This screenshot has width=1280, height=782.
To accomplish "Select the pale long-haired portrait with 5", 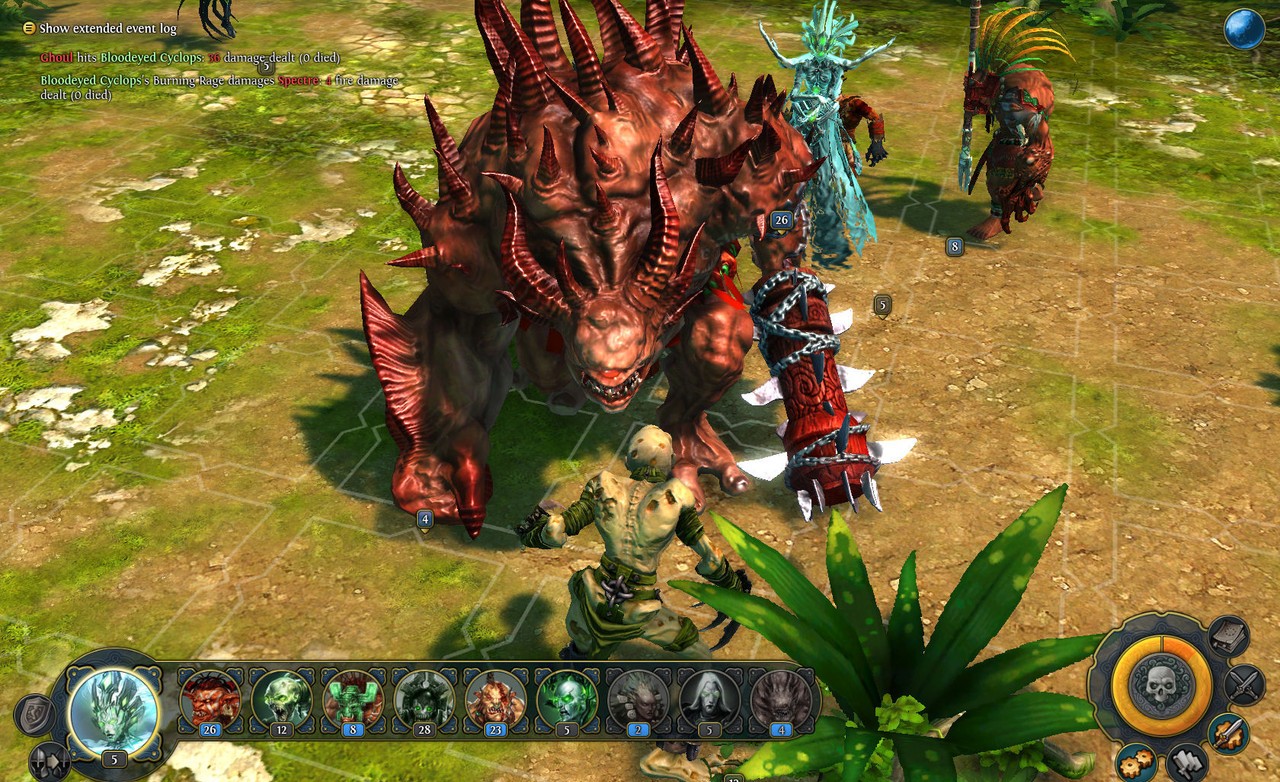I will coord(710,699).
